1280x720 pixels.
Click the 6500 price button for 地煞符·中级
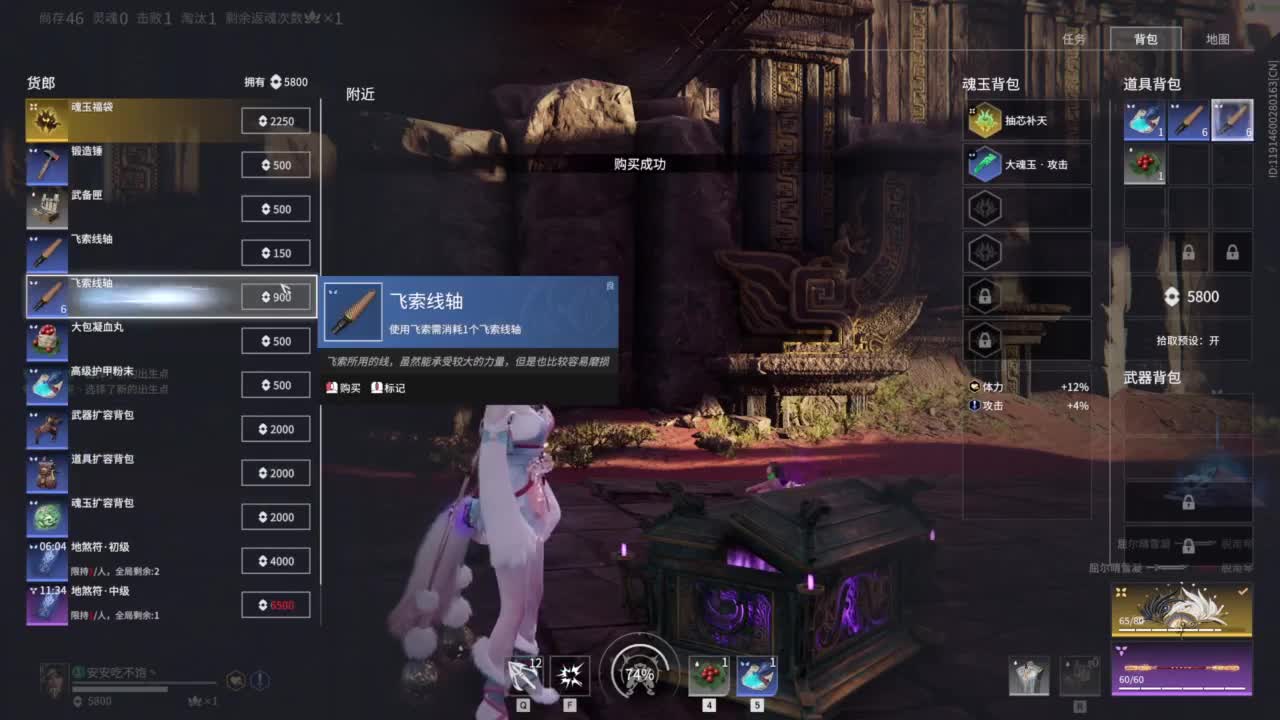pyautogui.click(x=276, y=605)
